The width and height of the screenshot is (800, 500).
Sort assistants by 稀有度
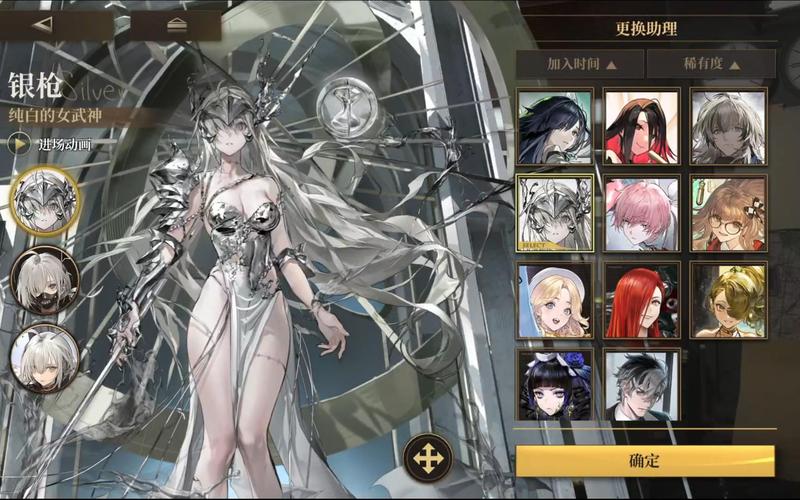711,64
